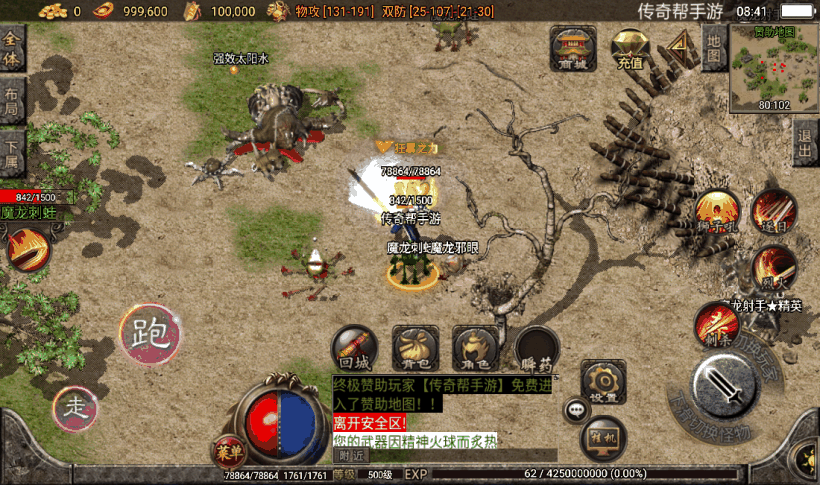The image size is (820, 485).
Task: Open the 充值 recharge diamond
Action: [x=630, y=48]
